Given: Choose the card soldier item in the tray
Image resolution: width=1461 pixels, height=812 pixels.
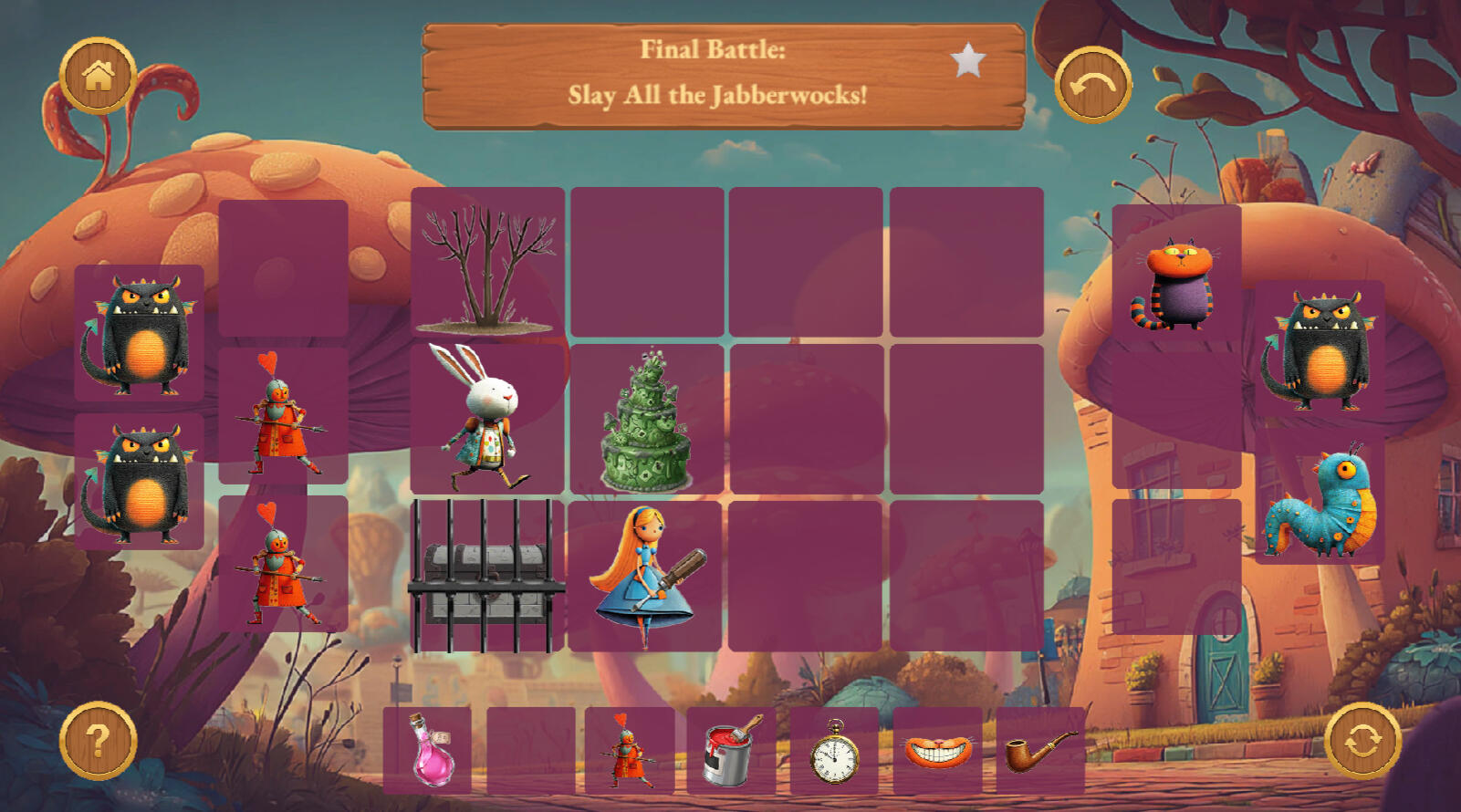Looking at the screenshot, I should pos(629,750).
